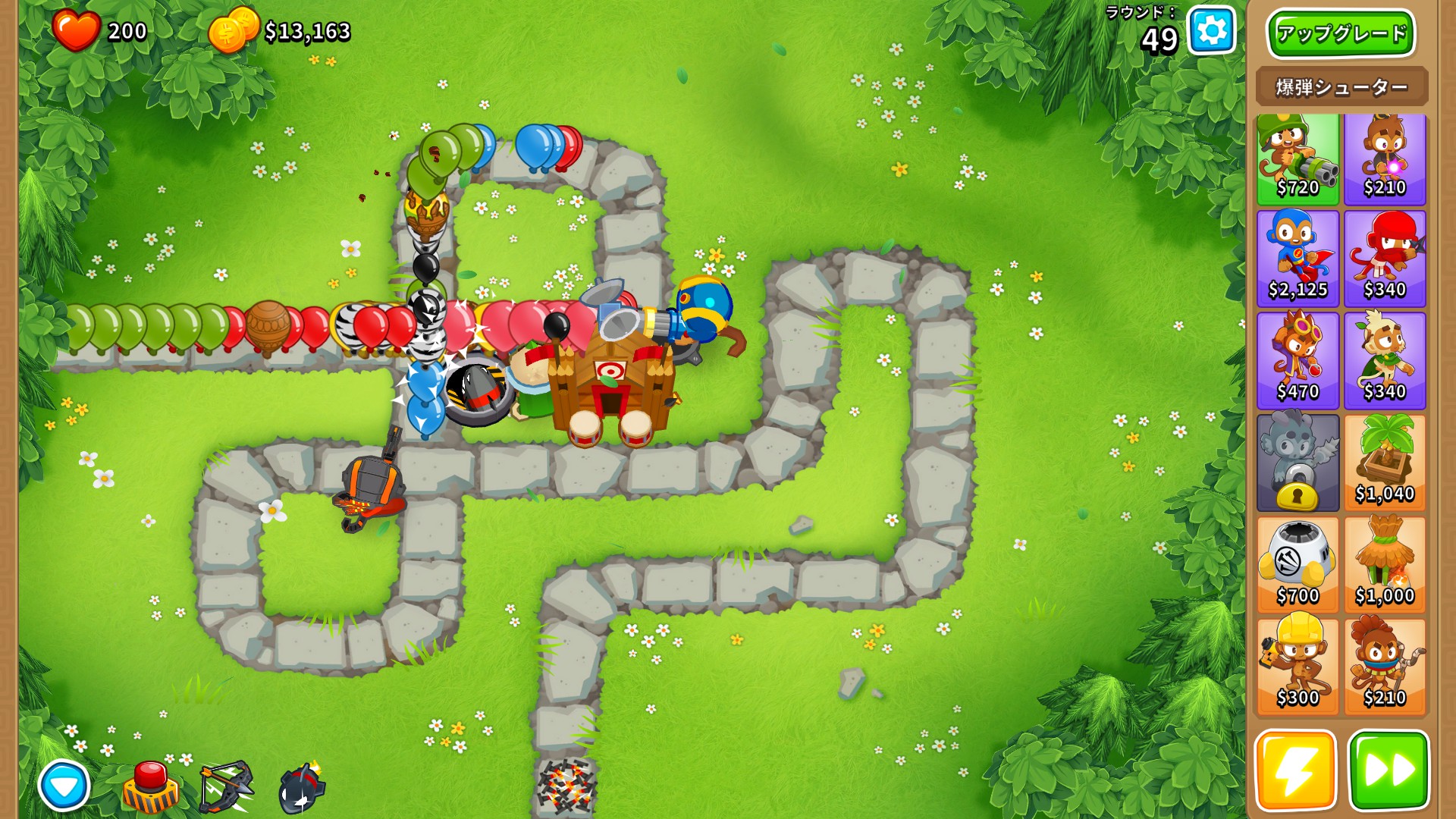This screenshot has width=1456, height=819.
Task: Select the $1,000 Monkey Village
Action: (1385, 565)
